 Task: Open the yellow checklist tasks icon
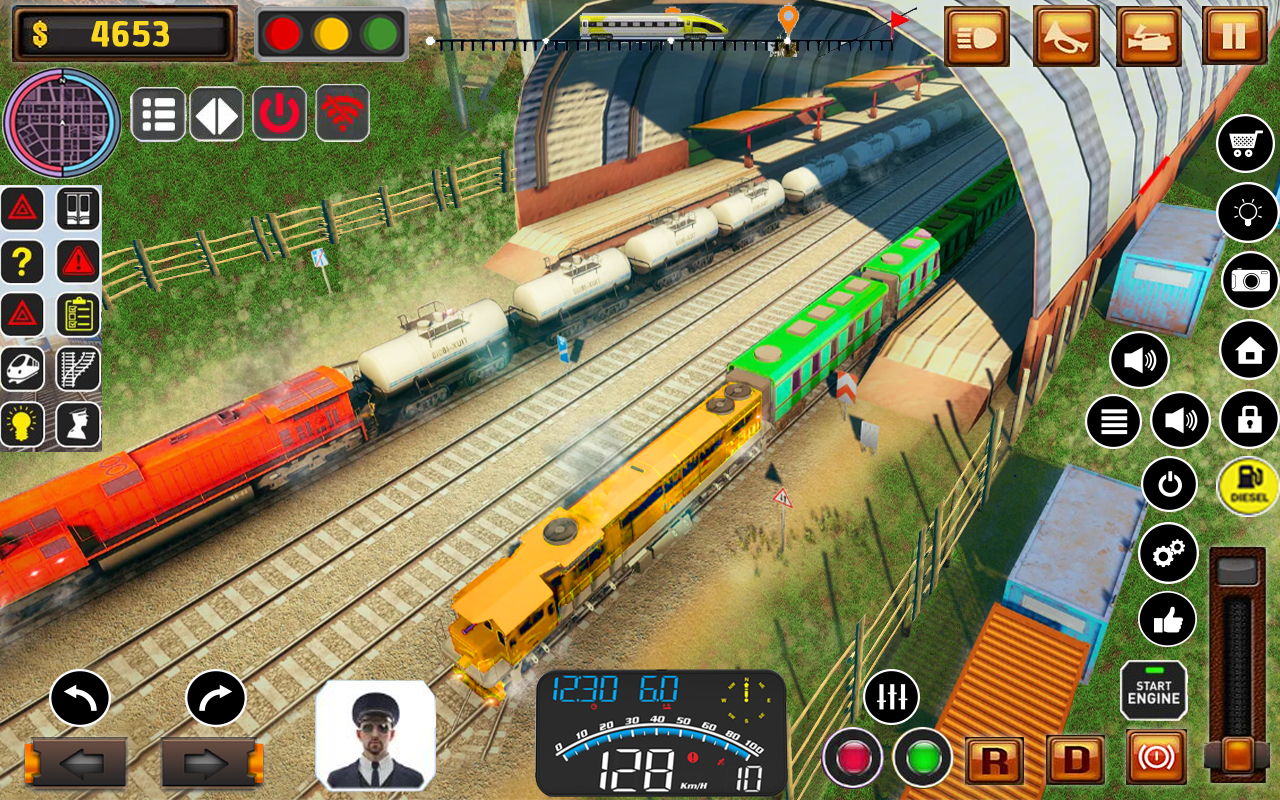(77, 315)
